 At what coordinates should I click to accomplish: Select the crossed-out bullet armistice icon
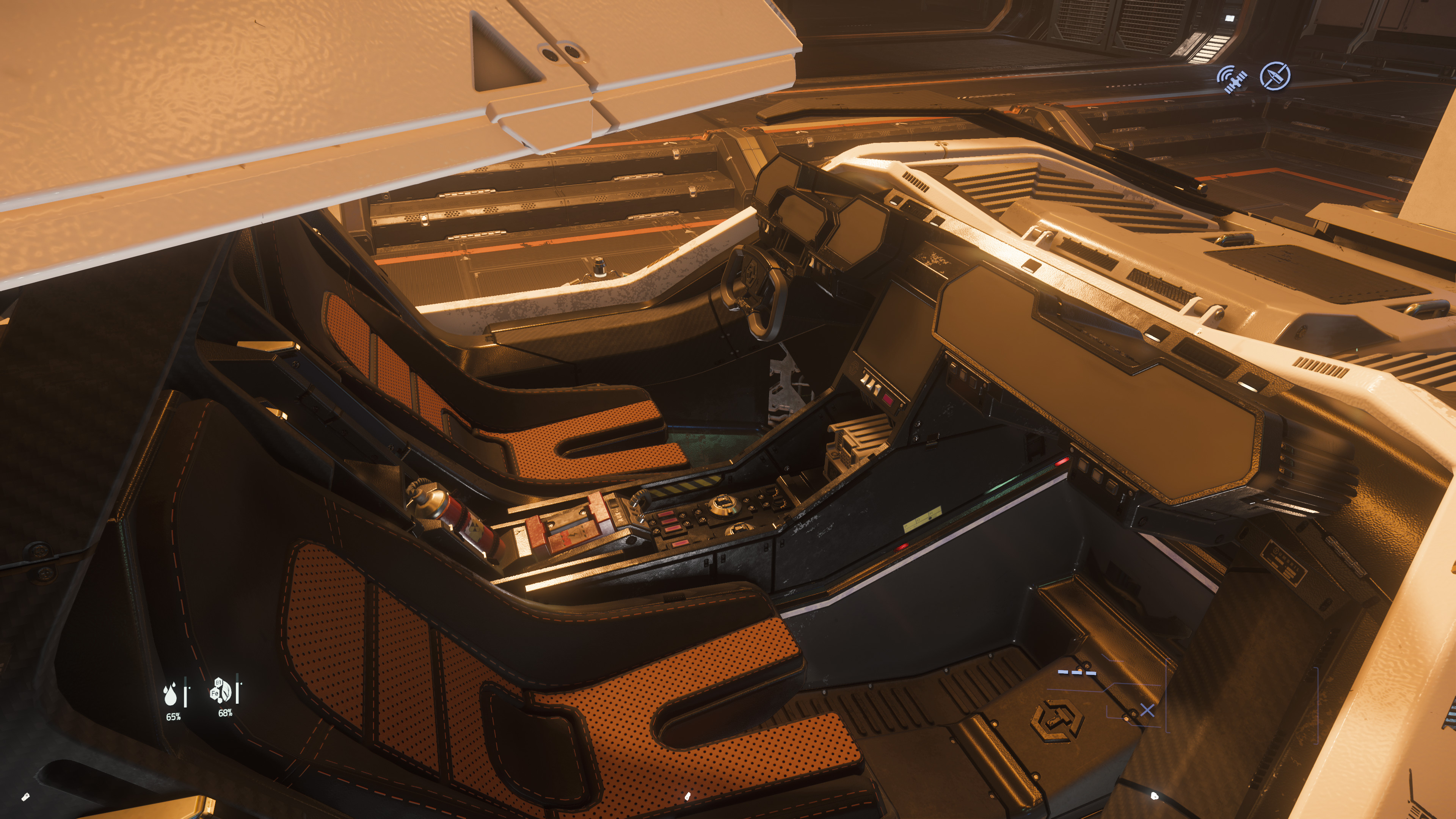tap(1275, 76)
